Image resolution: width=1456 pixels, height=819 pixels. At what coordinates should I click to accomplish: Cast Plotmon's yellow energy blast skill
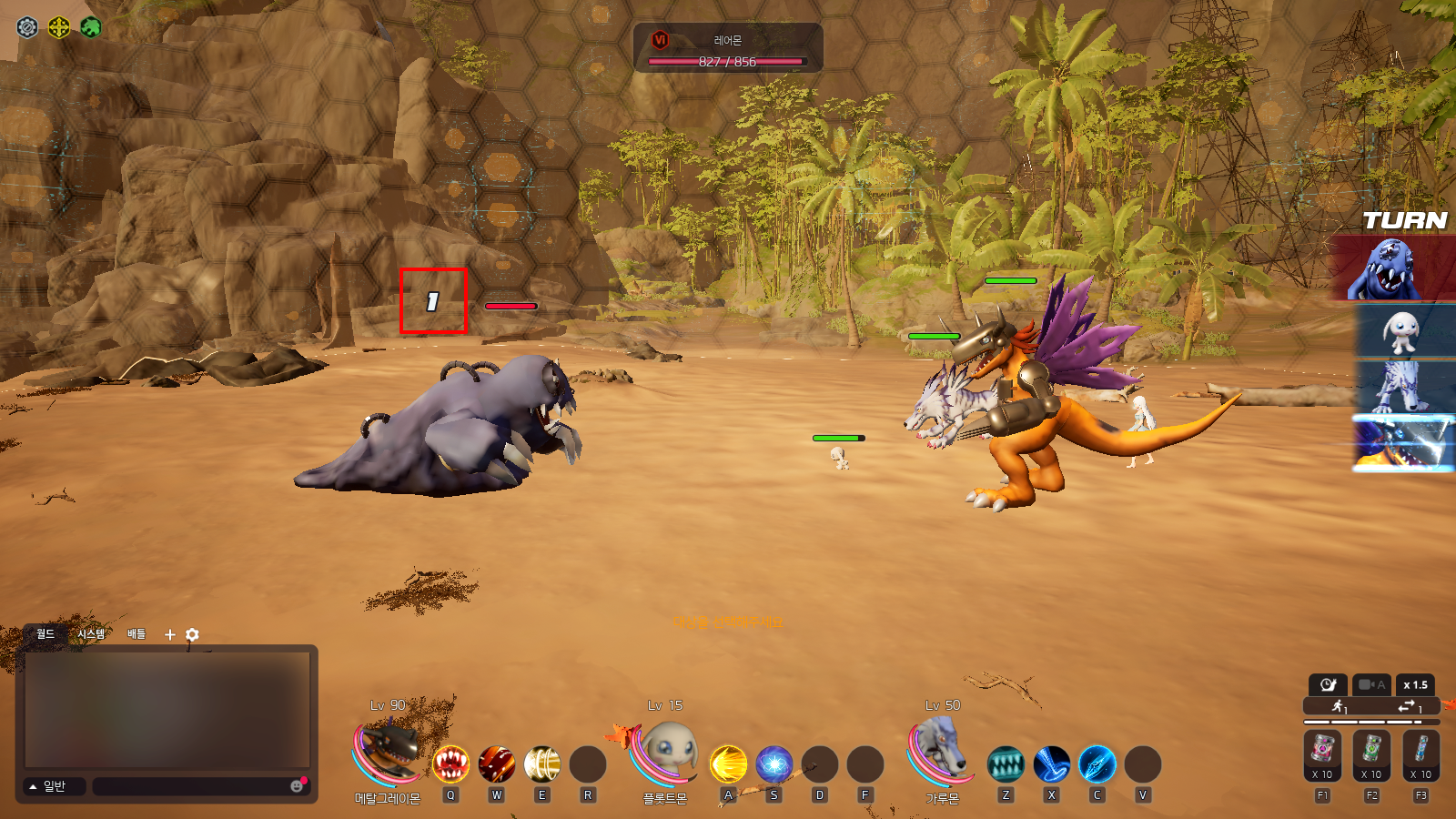click(x=728, y=764)
